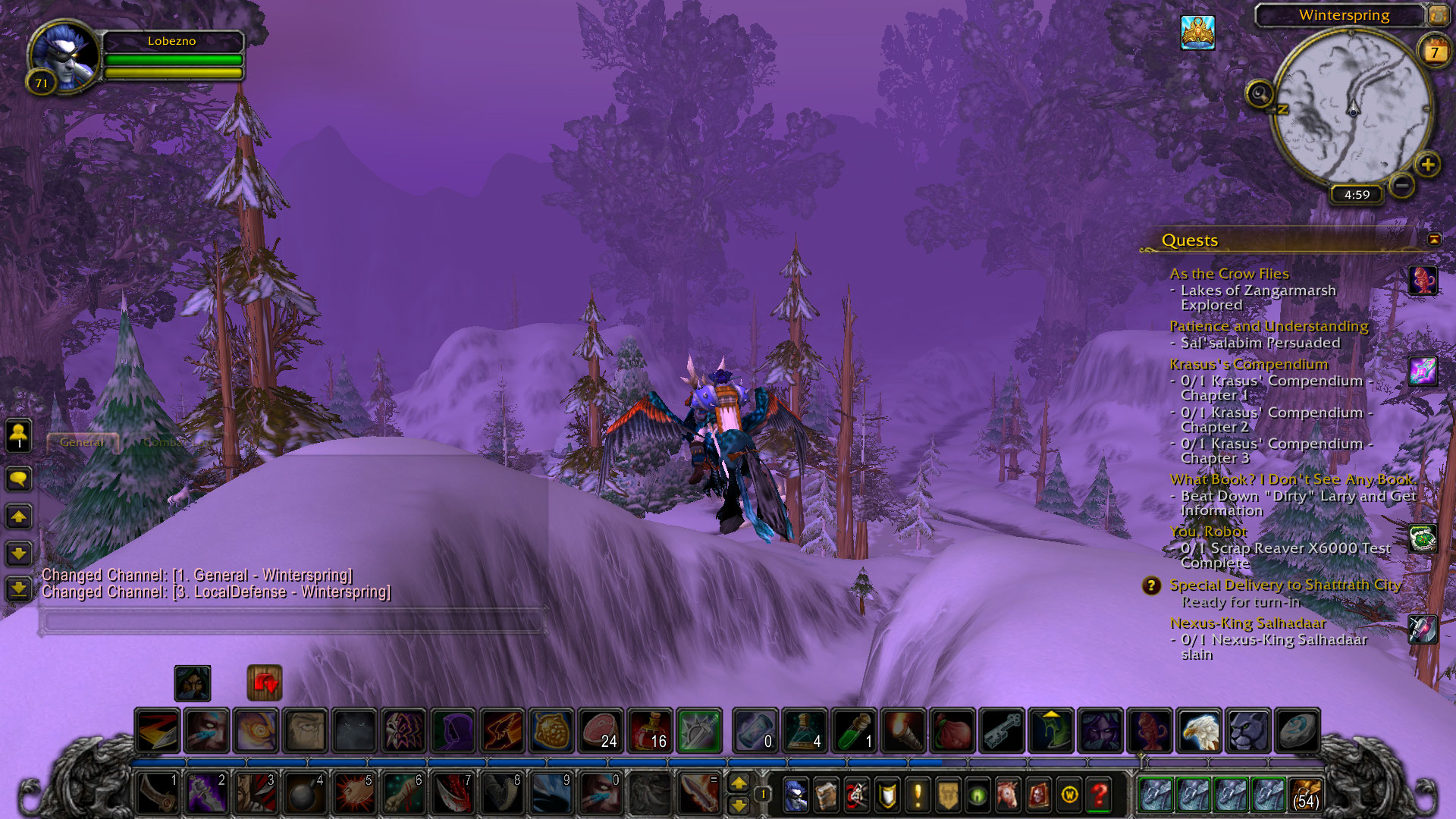Zoom in the minimap with plus button
Screen dimensions: 1456x819
click(x=1427, y=165)
